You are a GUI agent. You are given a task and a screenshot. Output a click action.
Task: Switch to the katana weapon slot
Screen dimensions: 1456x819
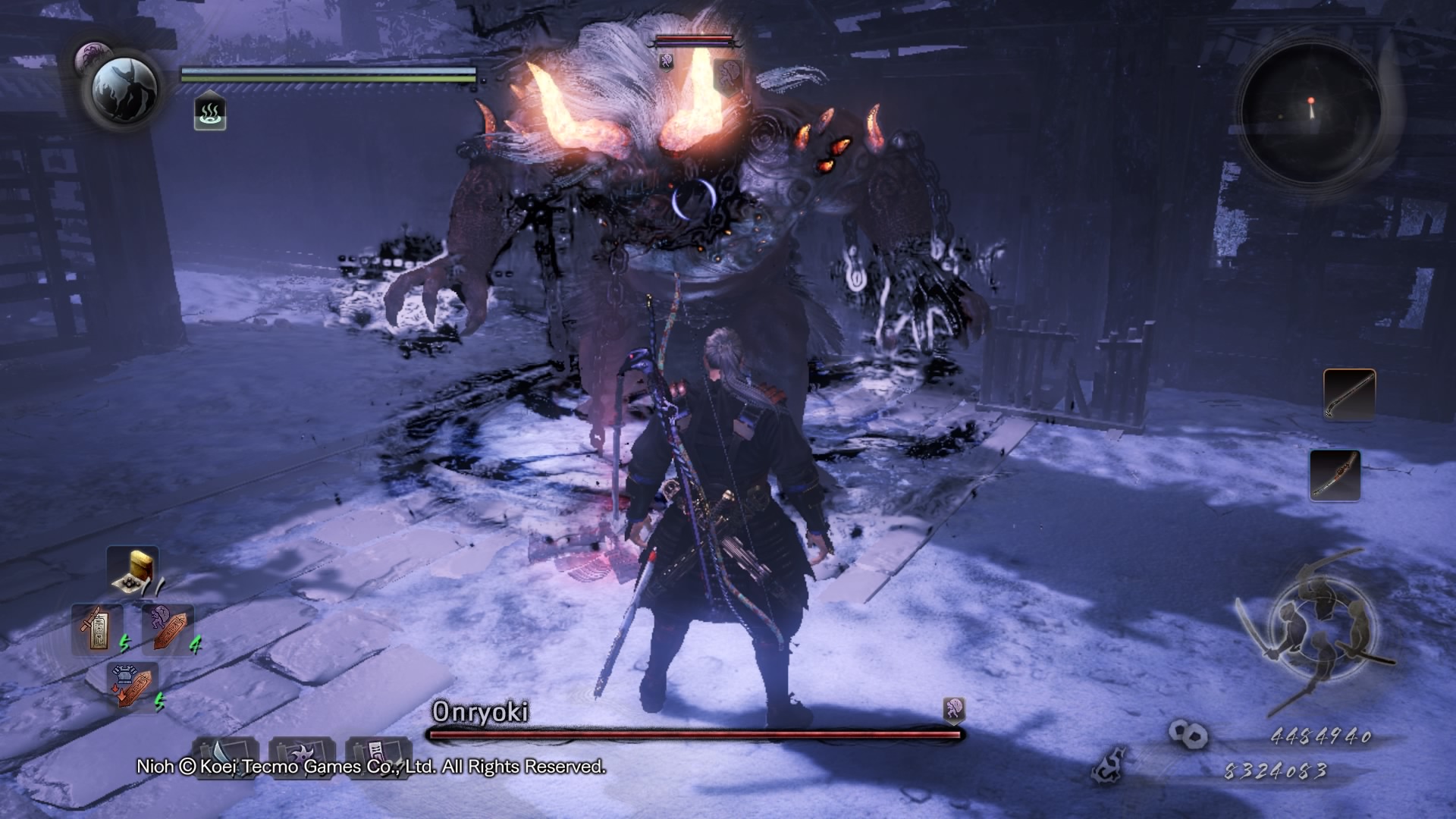(1335, 475)
